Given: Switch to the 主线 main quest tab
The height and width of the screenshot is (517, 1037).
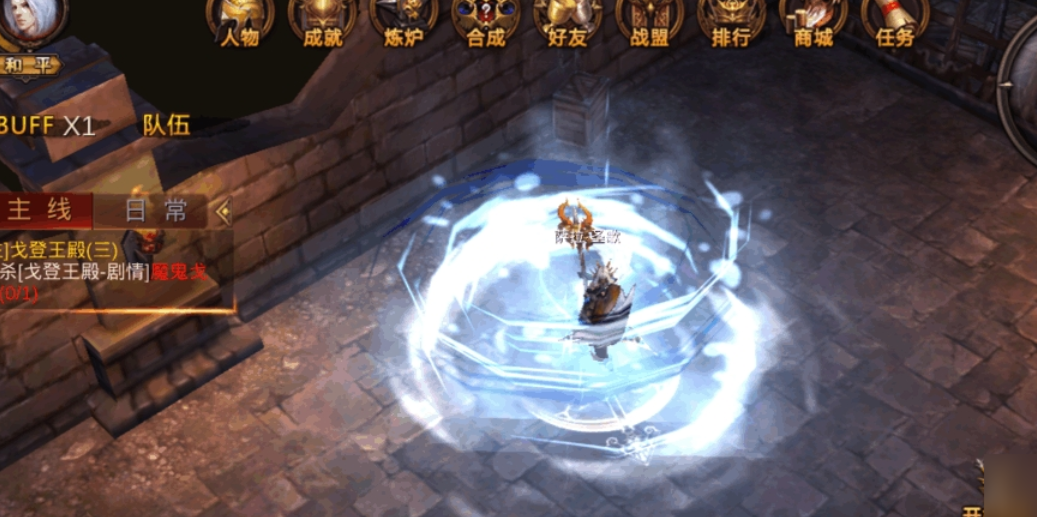Looking at the screenshot, I should pos(42,210).
